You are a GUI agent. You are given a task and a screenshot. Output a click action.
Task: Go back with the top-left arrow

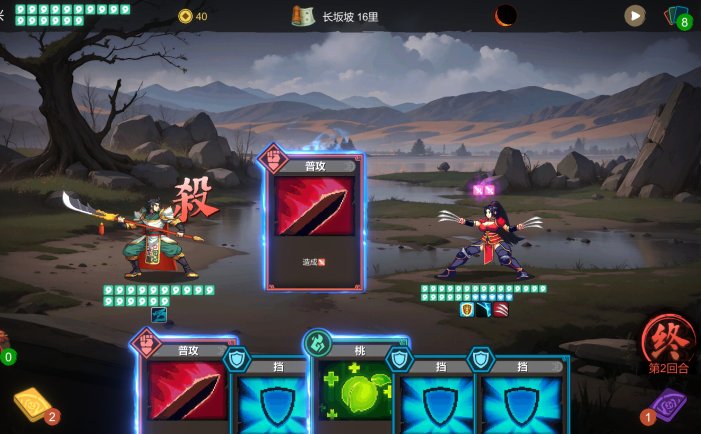click(3, 14)
